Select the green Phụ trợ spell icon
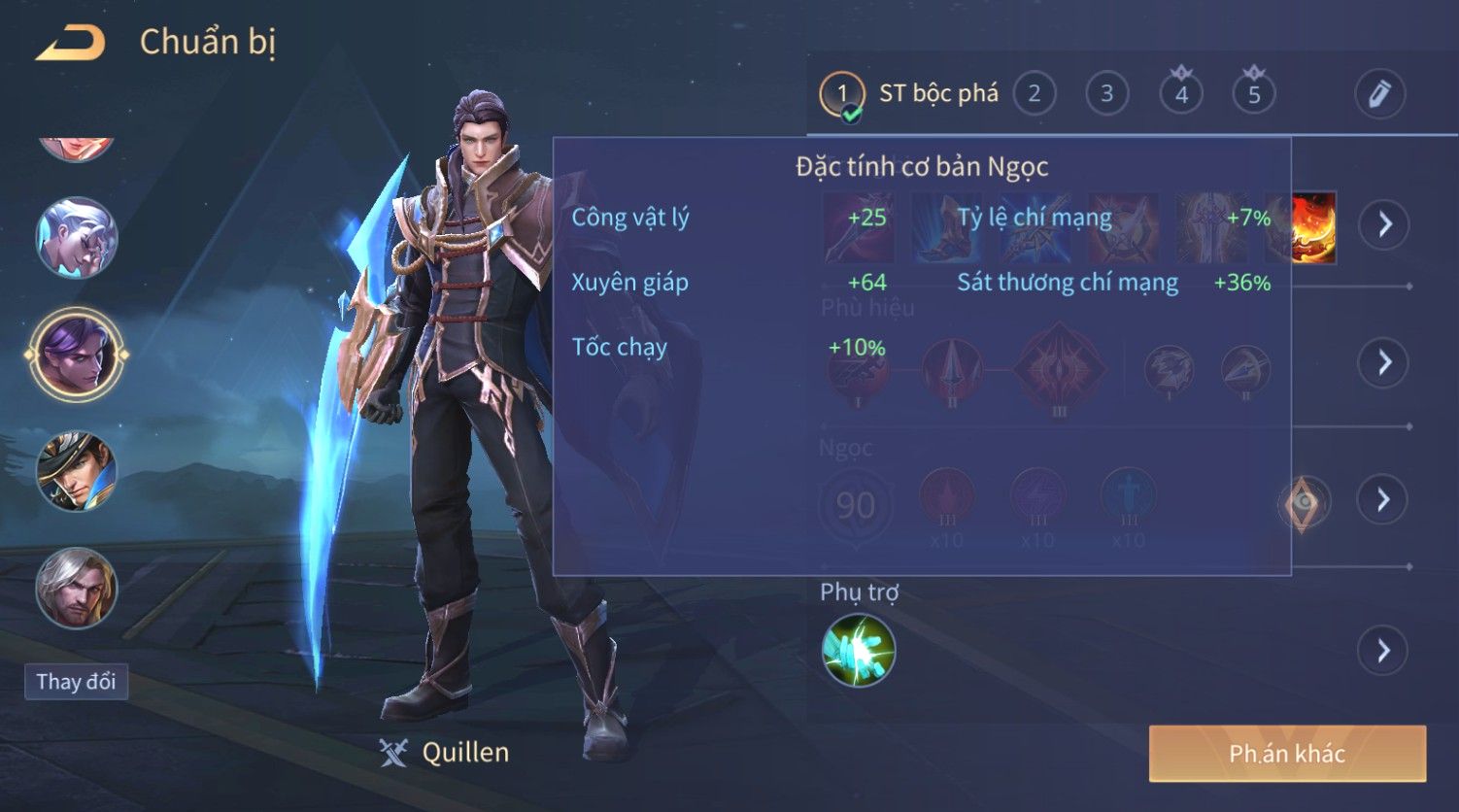Image resolution: width=1459 pixels, height=812 pixels. point(858,650)
